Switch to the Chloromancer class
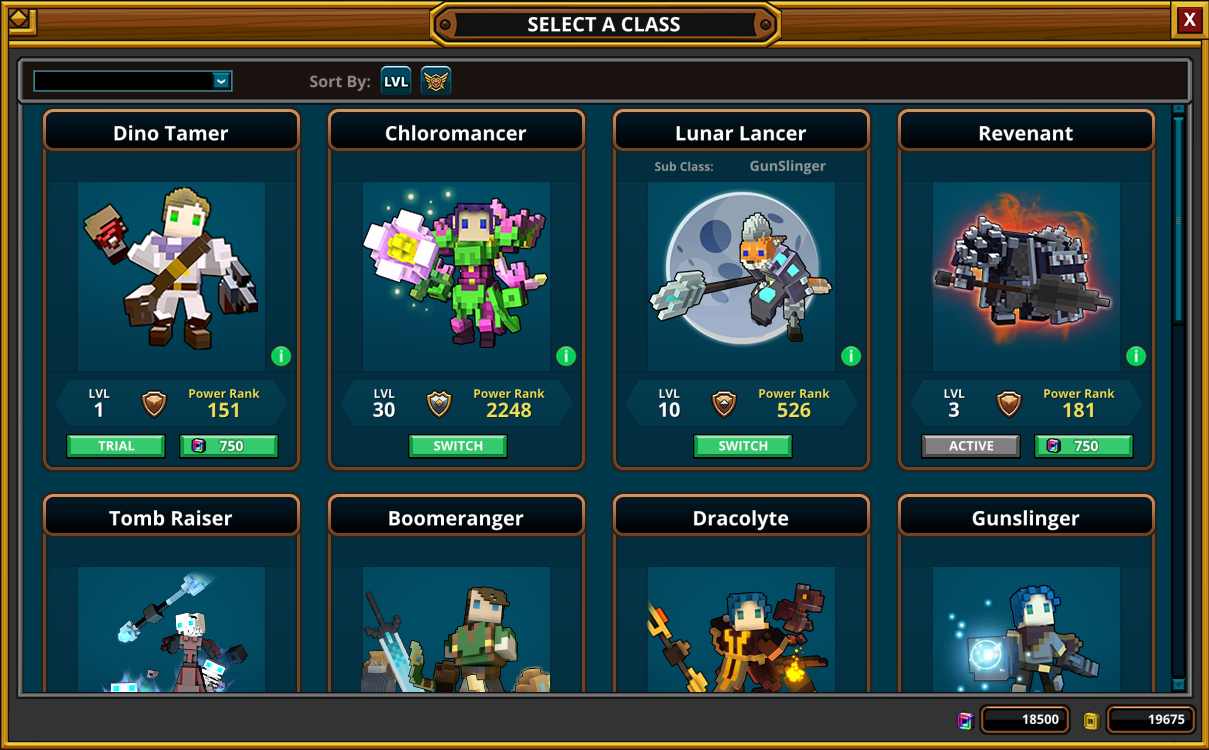Image resolution: width=1209 pixels, height=750 pixels. pos(458,446)
